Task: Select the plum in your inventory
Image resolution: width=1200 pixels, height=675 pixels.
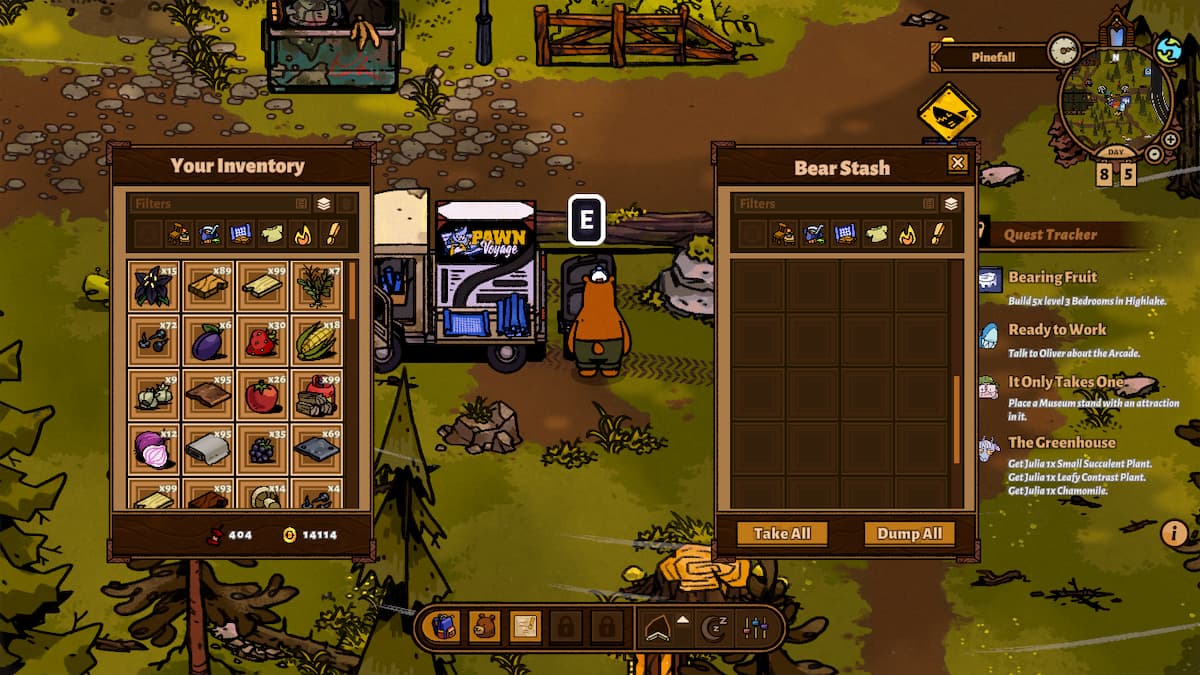Action: 208,342
